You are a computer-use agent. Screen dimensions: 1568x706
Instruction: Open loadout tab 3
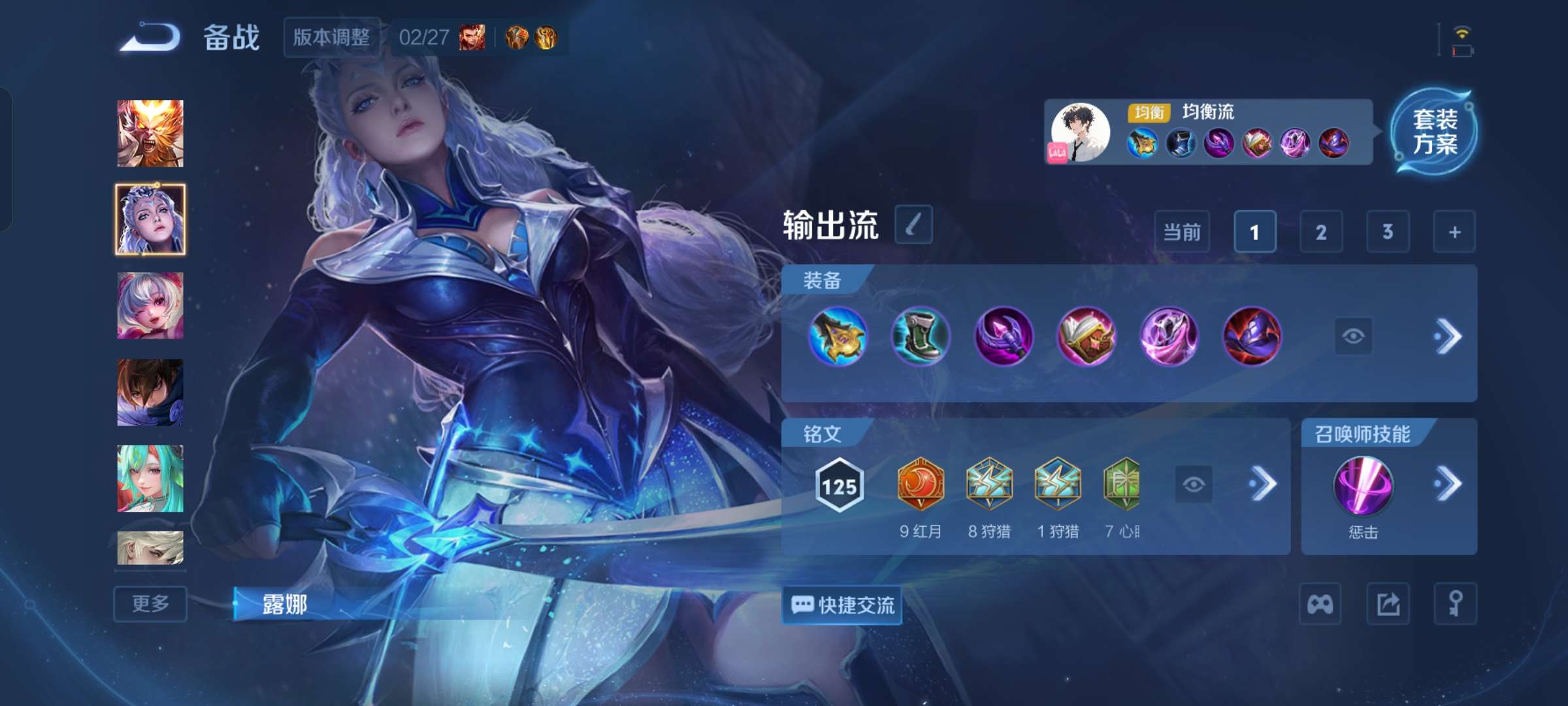click(x=1388, y=232)
